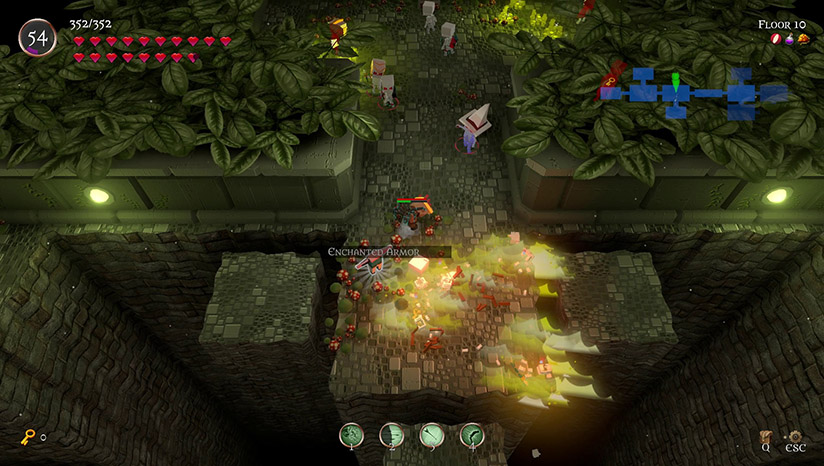Click the blue dungeon minimap
This screenshot has width=824, height=466.
pyautogui.click(x=694, y=93)
